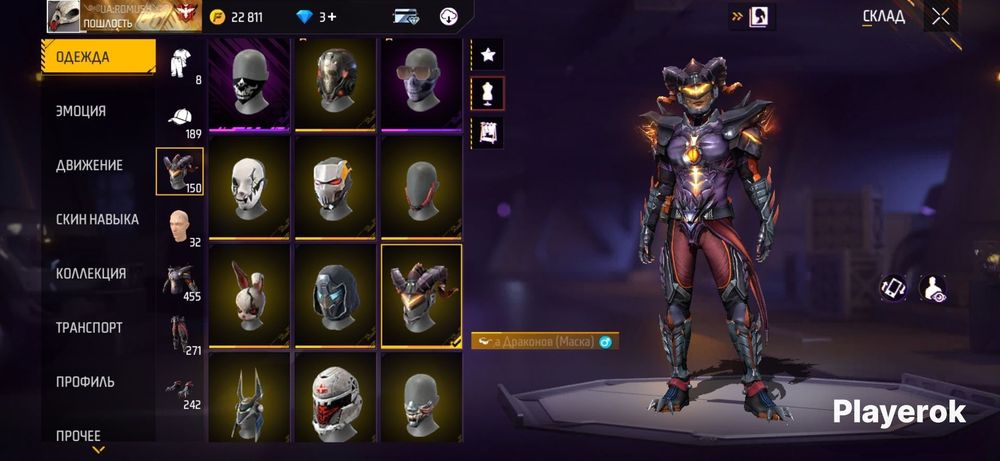Open the Одежда category
Viewport: 1000px width, 461px height.
point(98,57)
